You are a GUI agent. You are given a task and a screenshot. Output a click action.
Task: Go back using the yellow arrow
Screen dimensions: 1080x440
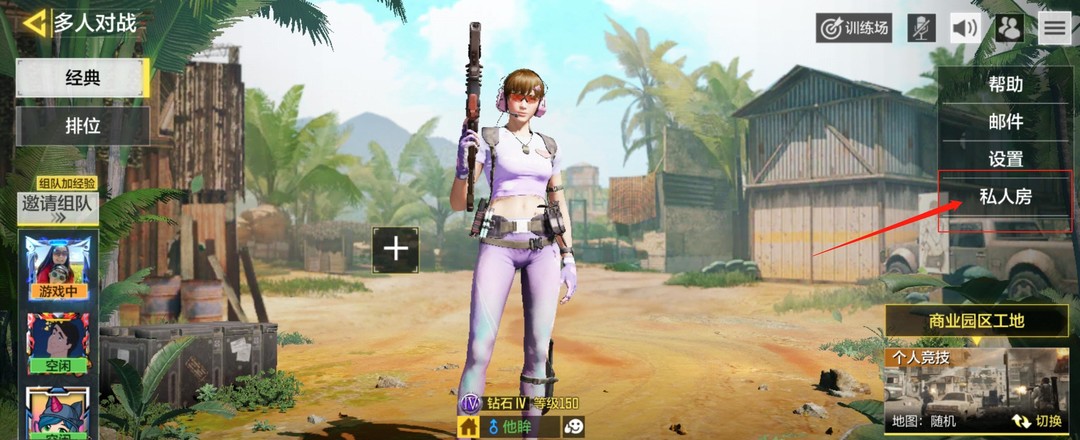point(36,23)
